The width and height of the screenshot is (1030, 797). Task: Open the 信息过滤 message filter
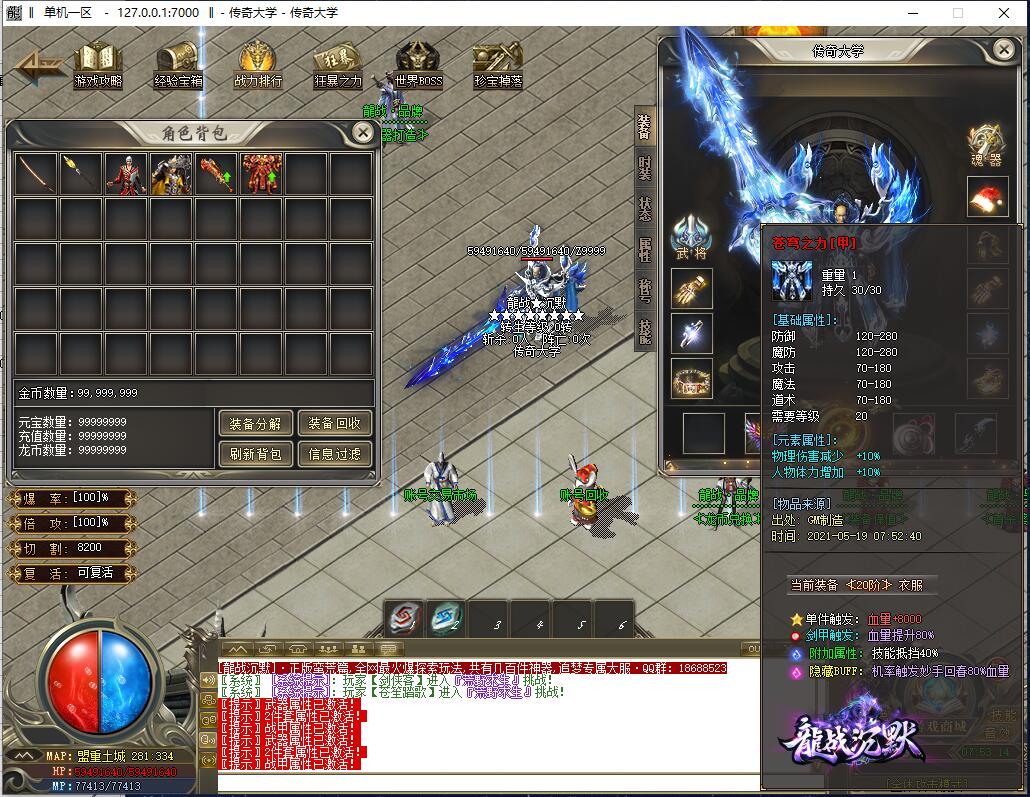pos(334,454)
